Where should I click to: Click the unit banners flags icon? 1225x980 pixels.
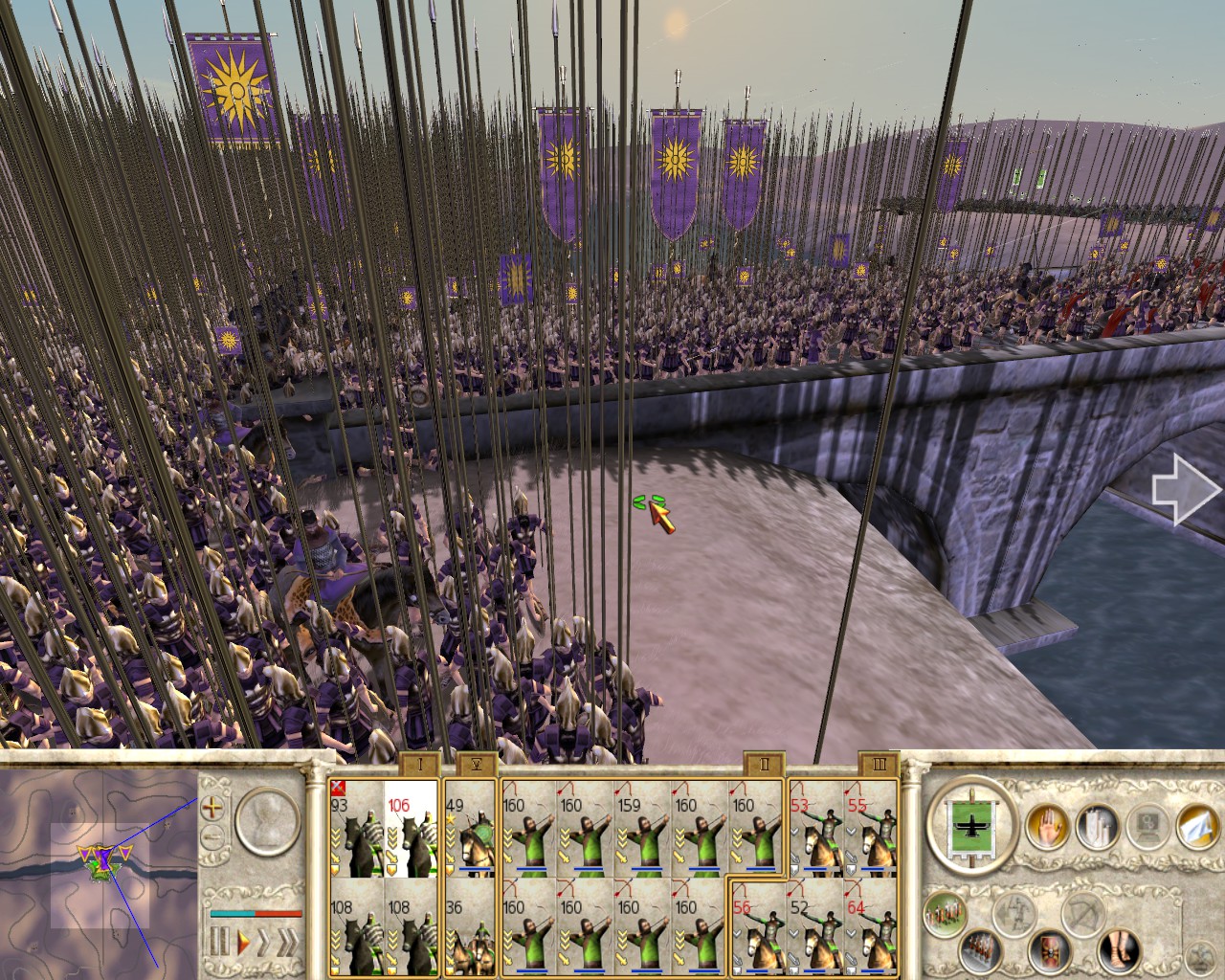click(x=1097, y=825)
